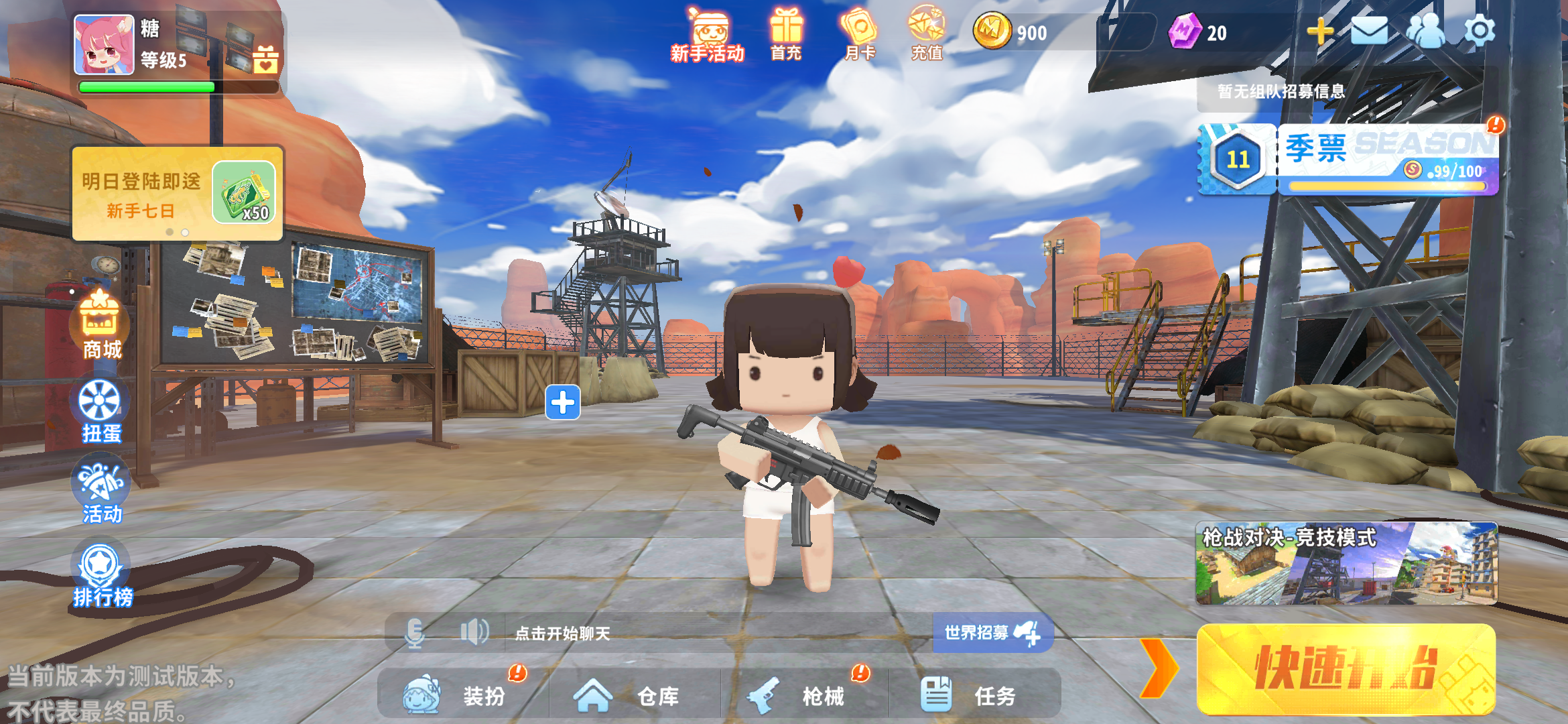Open the player profile avatar
The width and height of the screenshot is (1568, 724).
tap(104, 44)
